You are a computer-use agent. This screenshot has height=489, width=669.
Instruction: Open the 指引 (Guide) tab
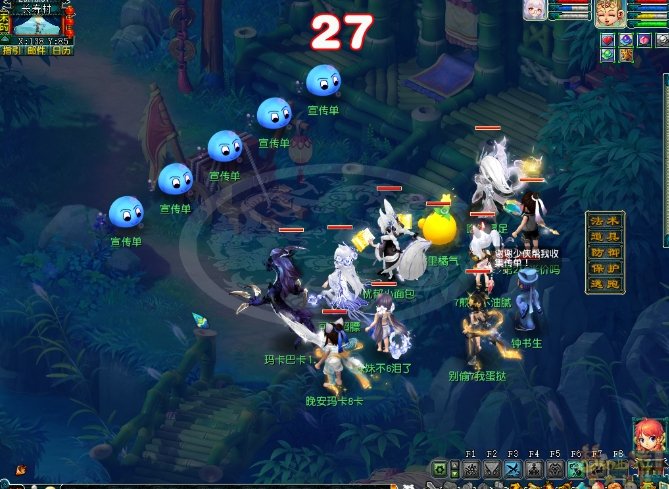click(11, 49)
